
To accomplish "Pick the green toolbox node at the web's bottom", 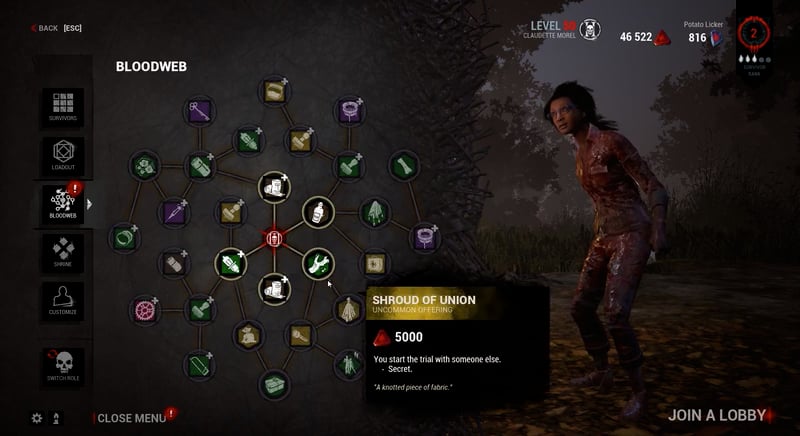I will click(x=274, y=383).
